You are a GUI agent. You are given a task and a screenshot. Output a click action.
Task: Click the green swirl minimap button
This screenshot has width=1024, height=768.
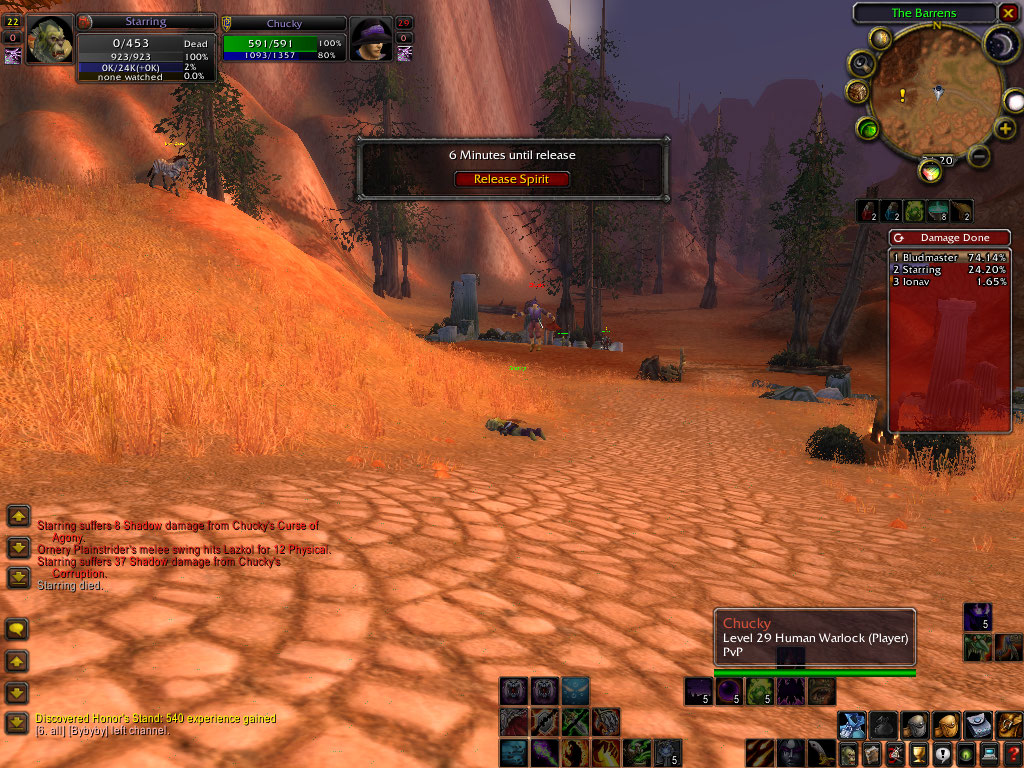[868, 129]
